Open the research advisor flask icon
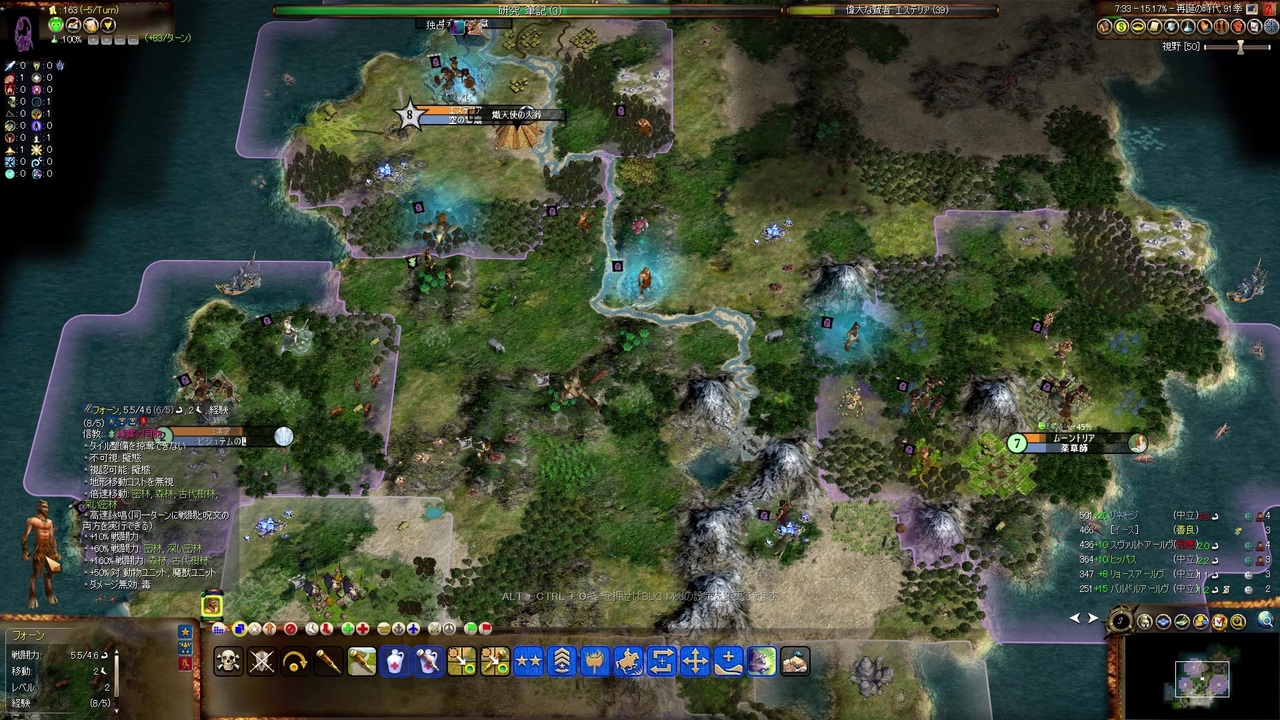 click(x=1187, y=27)
